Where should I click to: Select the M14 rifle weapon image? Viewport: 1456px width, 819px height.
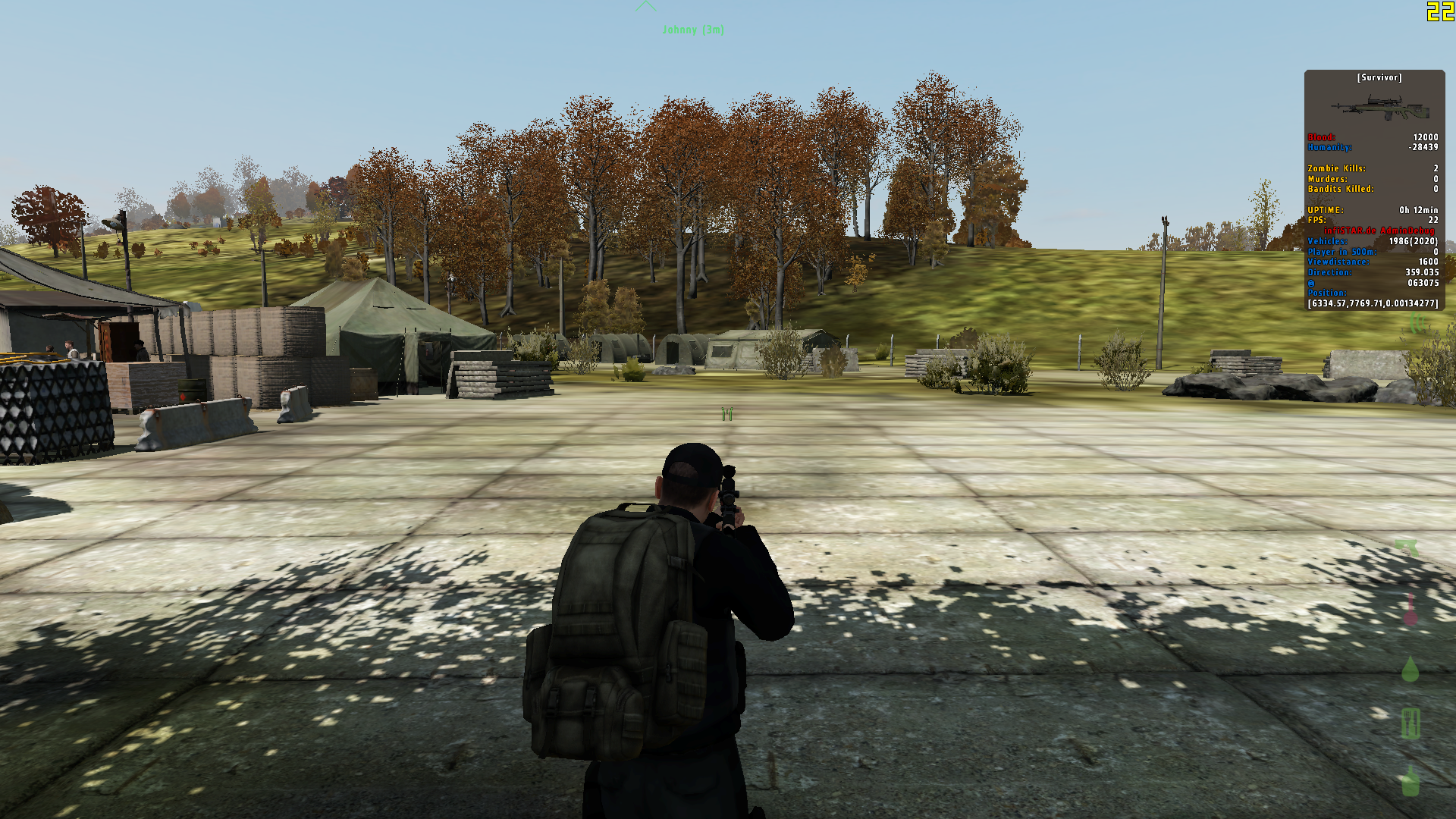[x=1381, y=108]
